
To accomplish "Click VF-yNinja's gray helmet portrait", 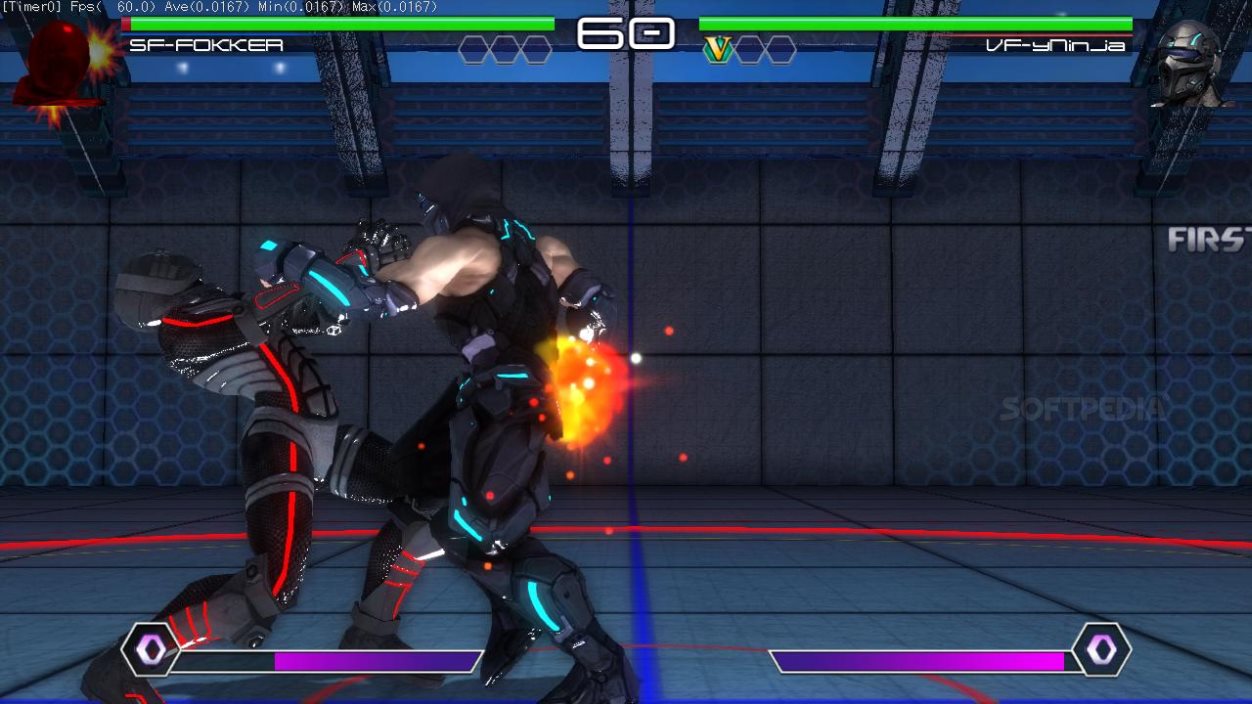I will 1190,64.
